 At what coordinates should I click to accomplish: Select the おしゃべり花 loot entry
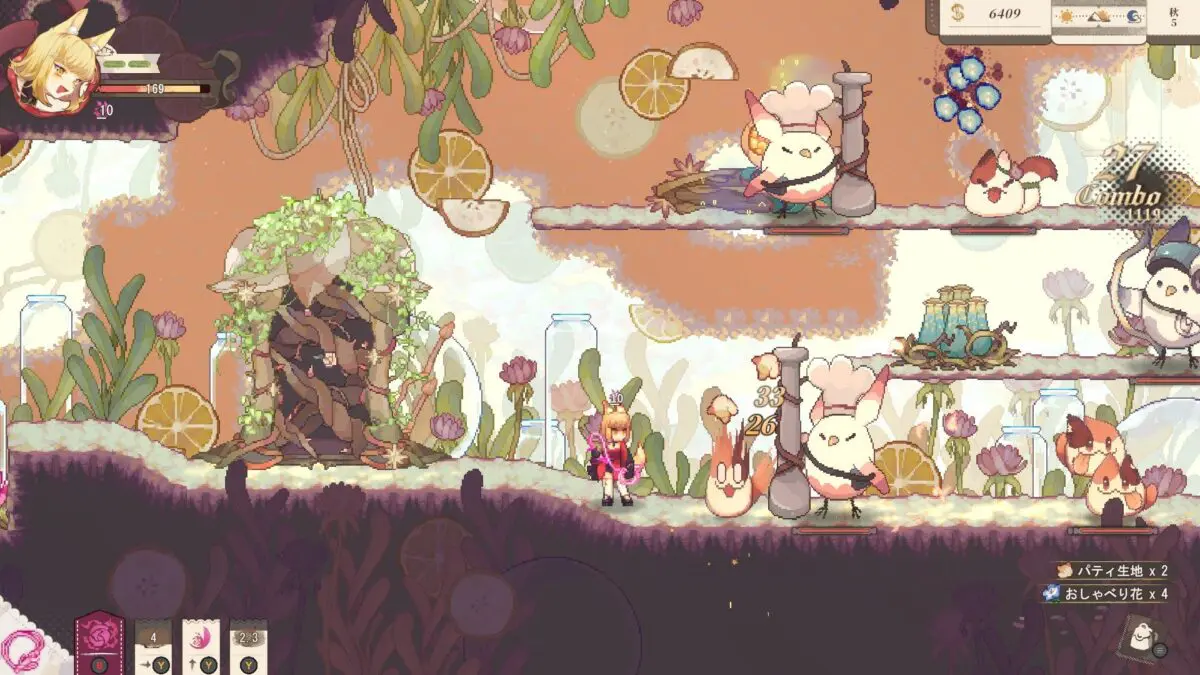[x=1103, y=594]
